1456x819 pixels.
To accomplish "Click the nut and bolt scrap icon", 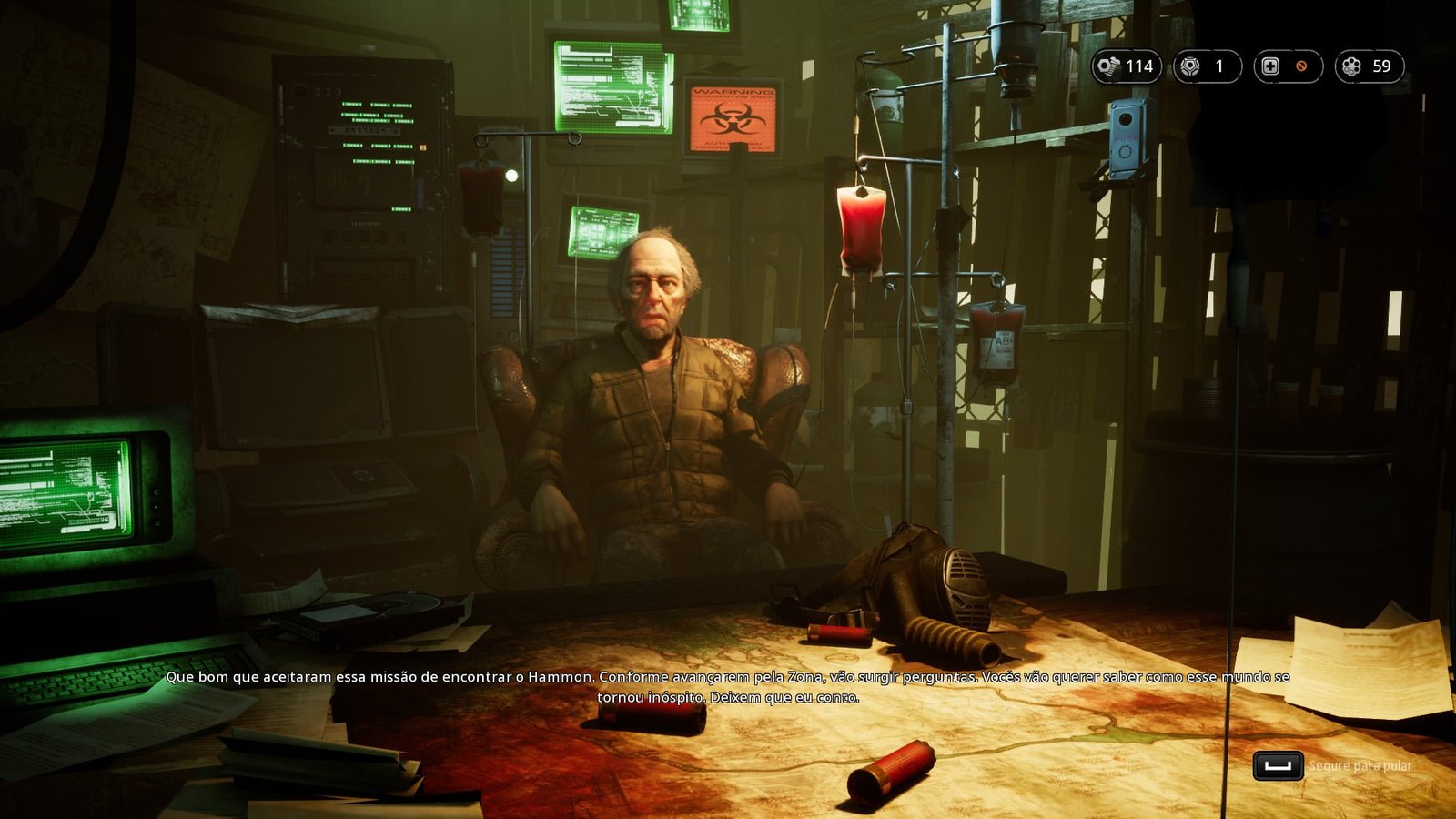I will coord(1108,66).
